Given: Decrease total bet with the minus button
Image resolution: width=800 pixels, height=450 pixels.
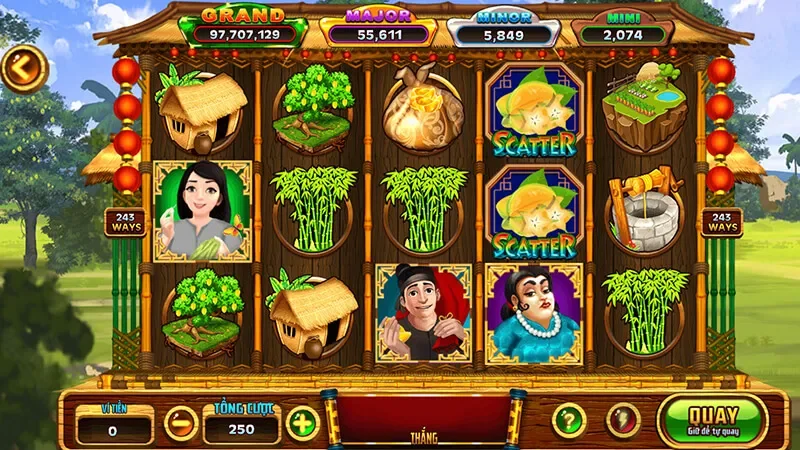Looking at the screenshot, I should click(181, 423).
